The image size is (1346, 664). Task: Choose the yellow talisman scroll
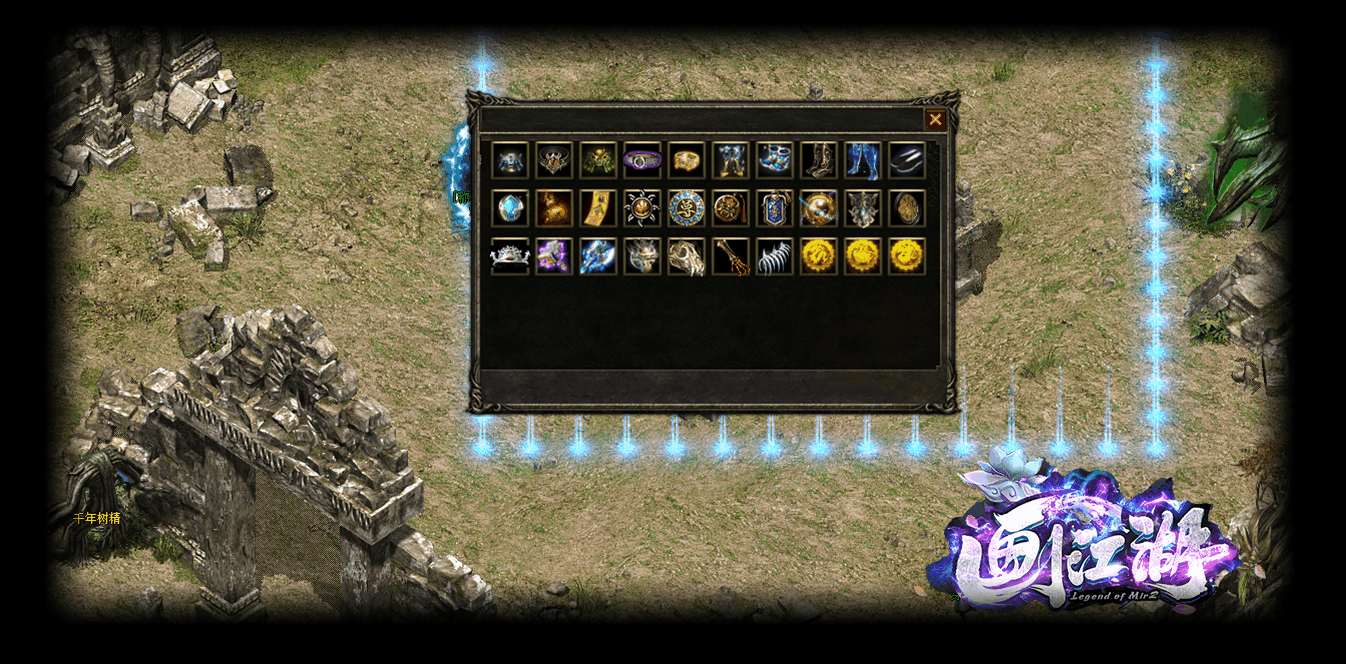(x=598, y=208)
